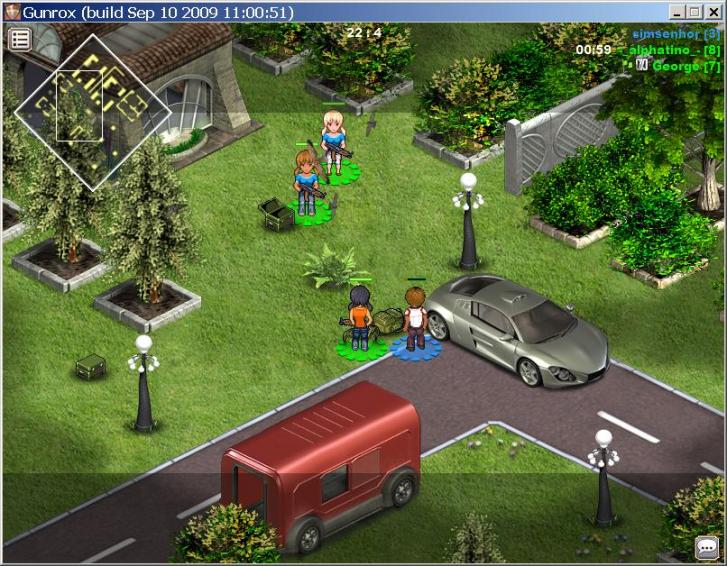Select player eimsenhor in the player list

tap(675, 34)
